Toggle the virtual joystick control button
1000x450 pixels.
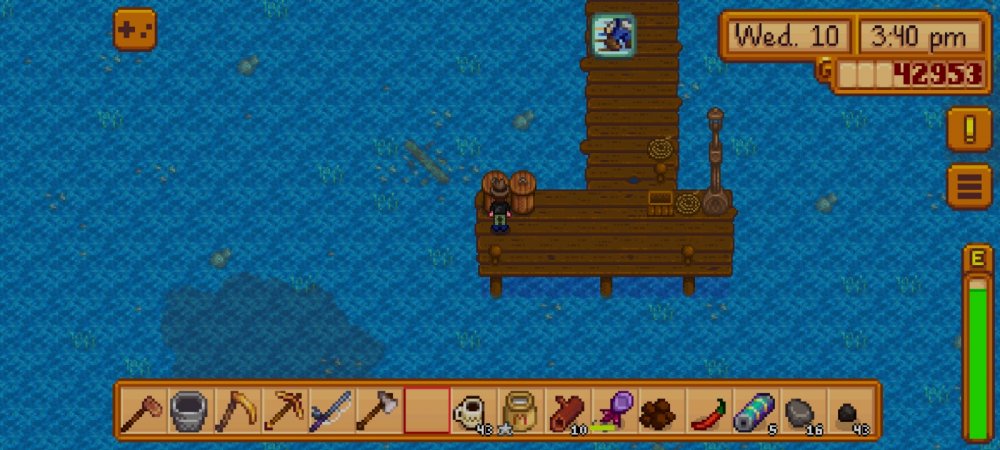(134, 30)
